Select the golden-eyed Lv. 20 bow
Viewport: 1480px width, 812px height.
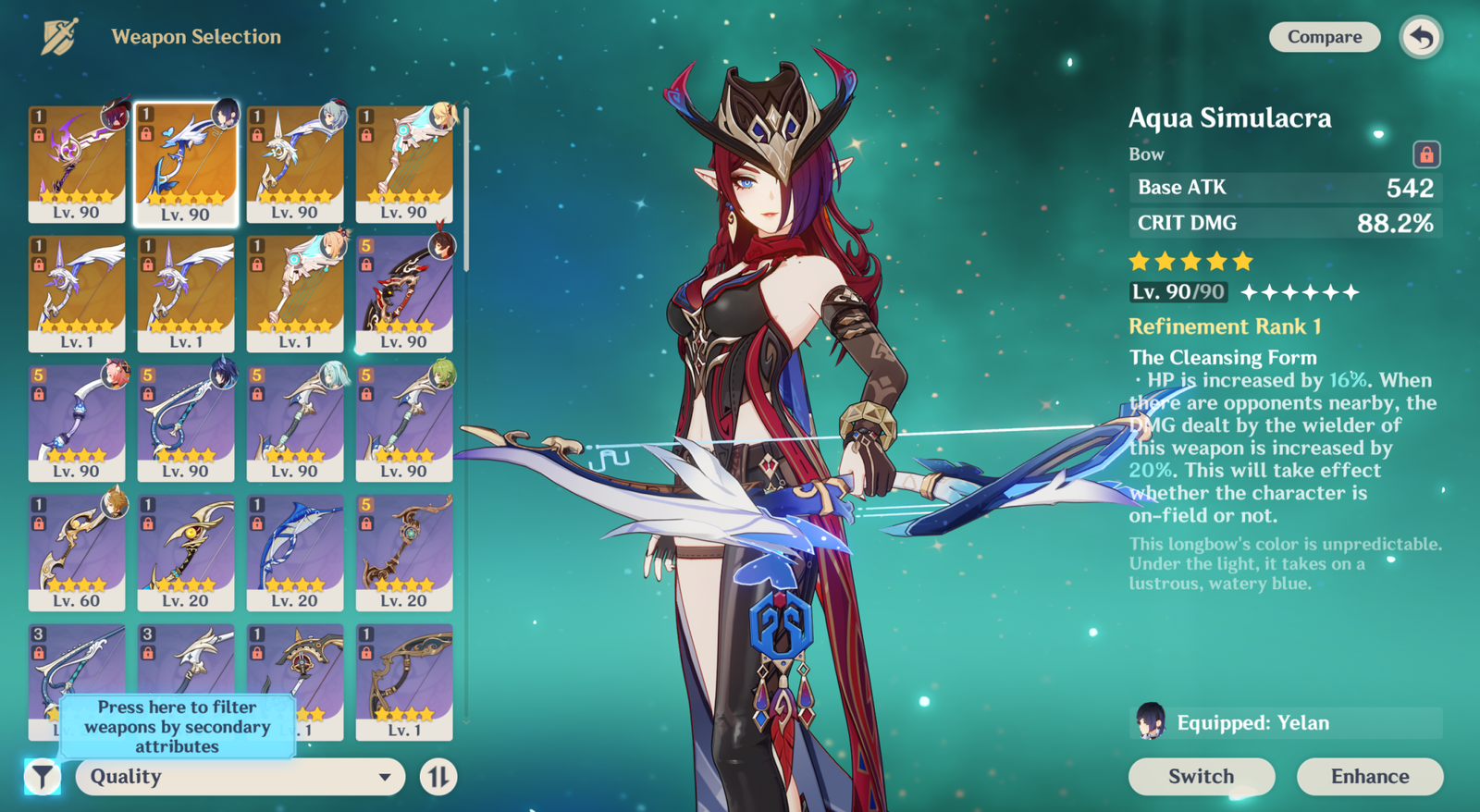186,552
